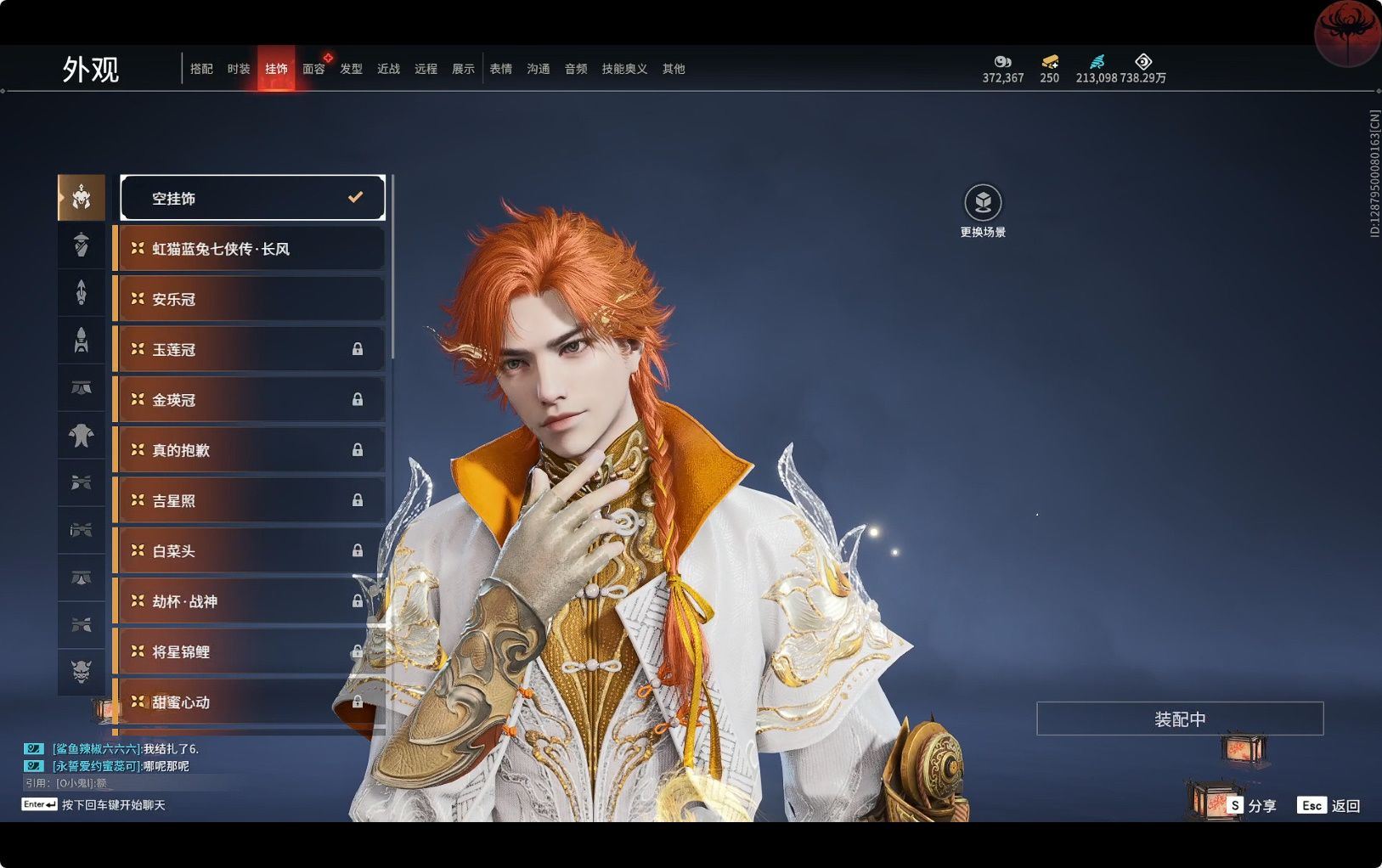Open the 时装 tab
The height and width of the screenshot is (868, 1382).
(x=239, y=69)
